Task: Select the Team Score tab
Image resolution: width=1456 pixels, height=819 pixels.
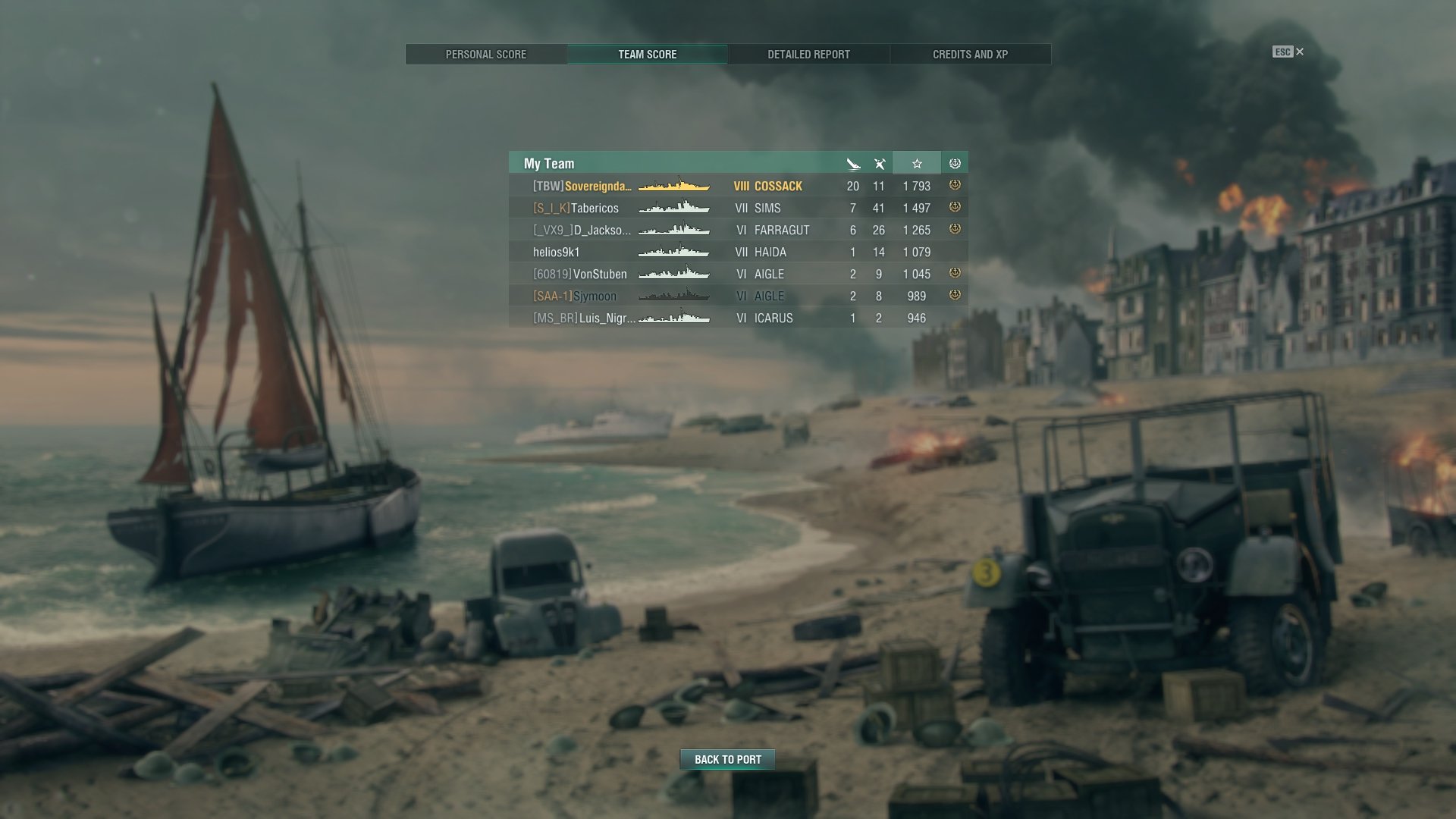Action: click(647, 55)
